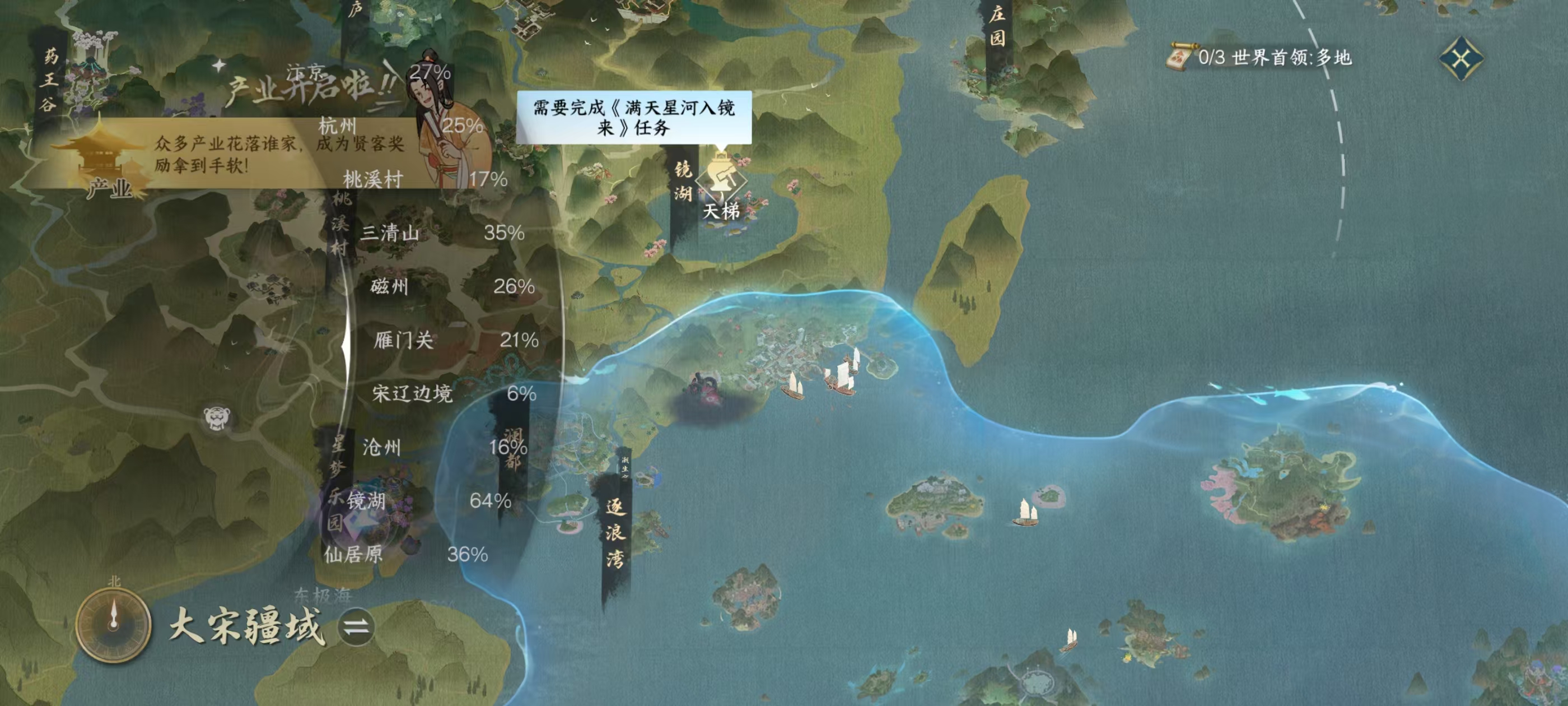Image resolution: width=1568 pixels, height=706 pixels.
Task: Open the world boss quest tracker
Action: click(x=1260, y=58)
